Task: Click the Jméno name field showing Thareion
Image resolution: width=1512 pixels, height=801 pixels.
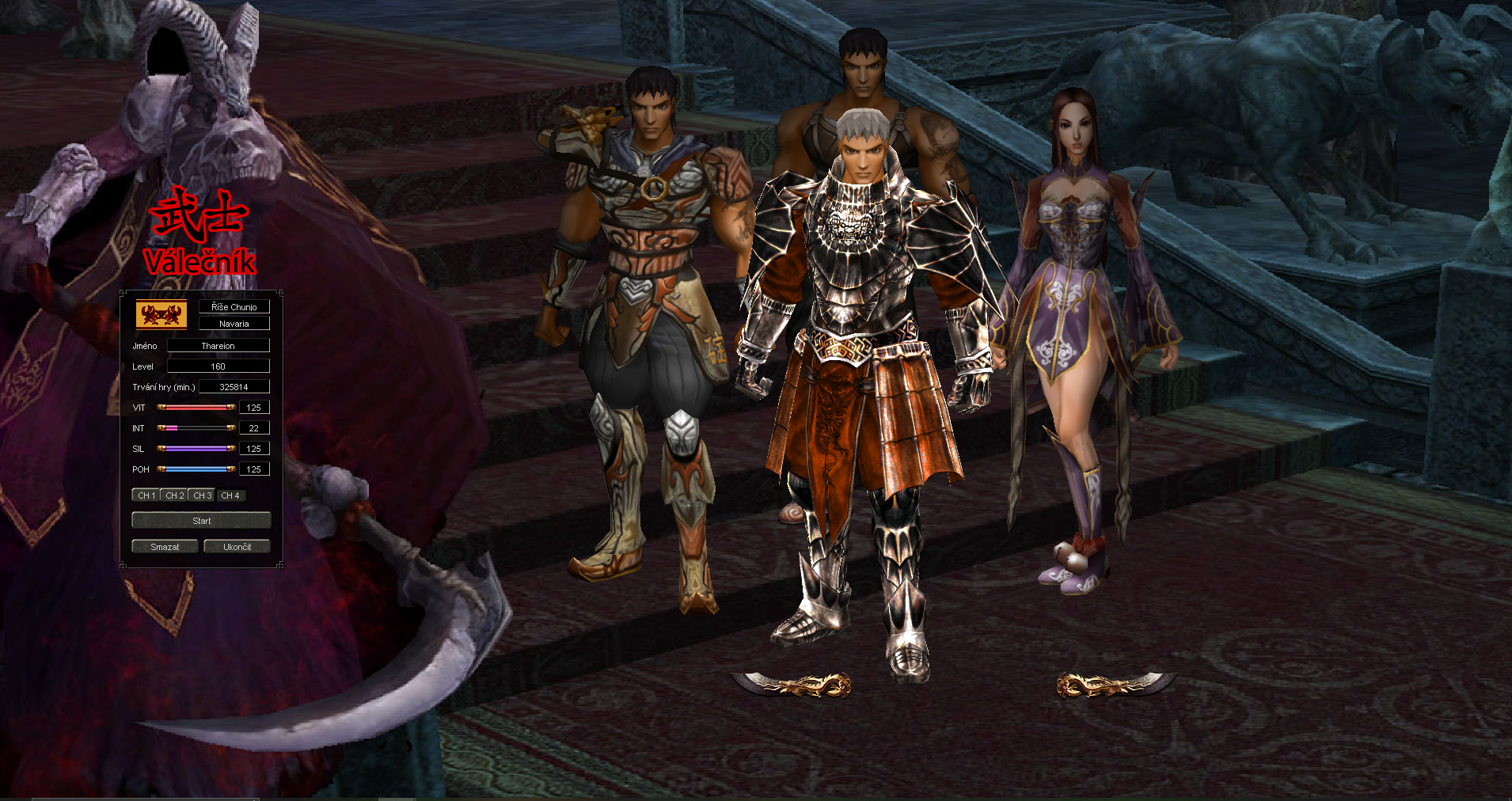Action: [x=218, y=346]
